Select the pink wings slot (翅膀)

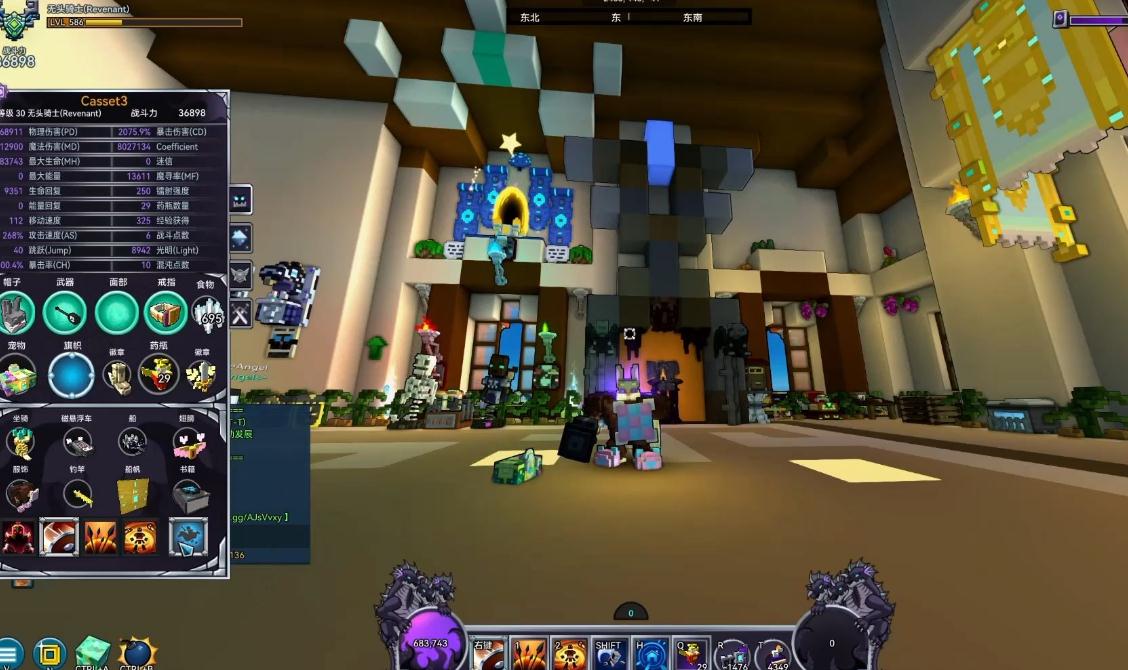189,442
